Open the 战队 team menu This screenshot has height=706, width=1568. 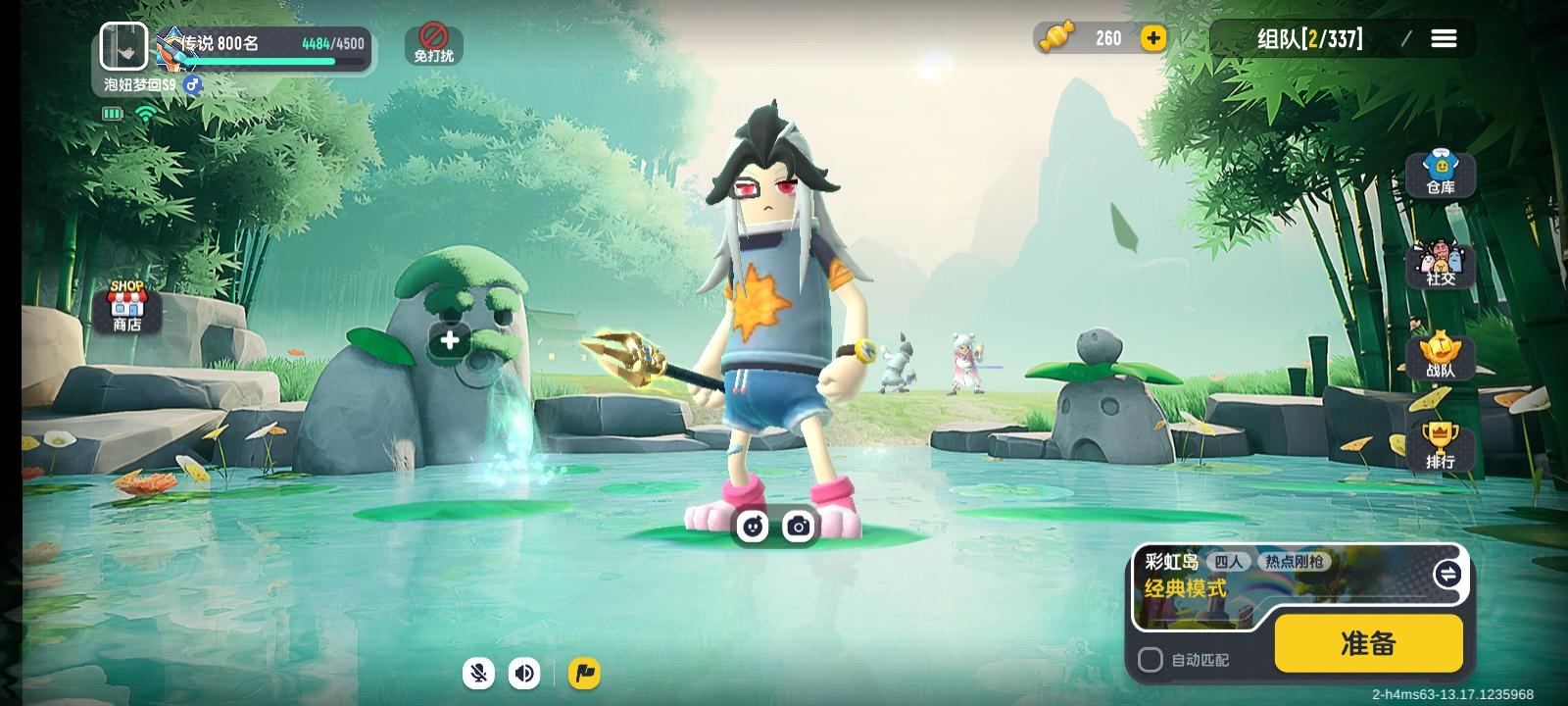click(x=1440, y=356)
